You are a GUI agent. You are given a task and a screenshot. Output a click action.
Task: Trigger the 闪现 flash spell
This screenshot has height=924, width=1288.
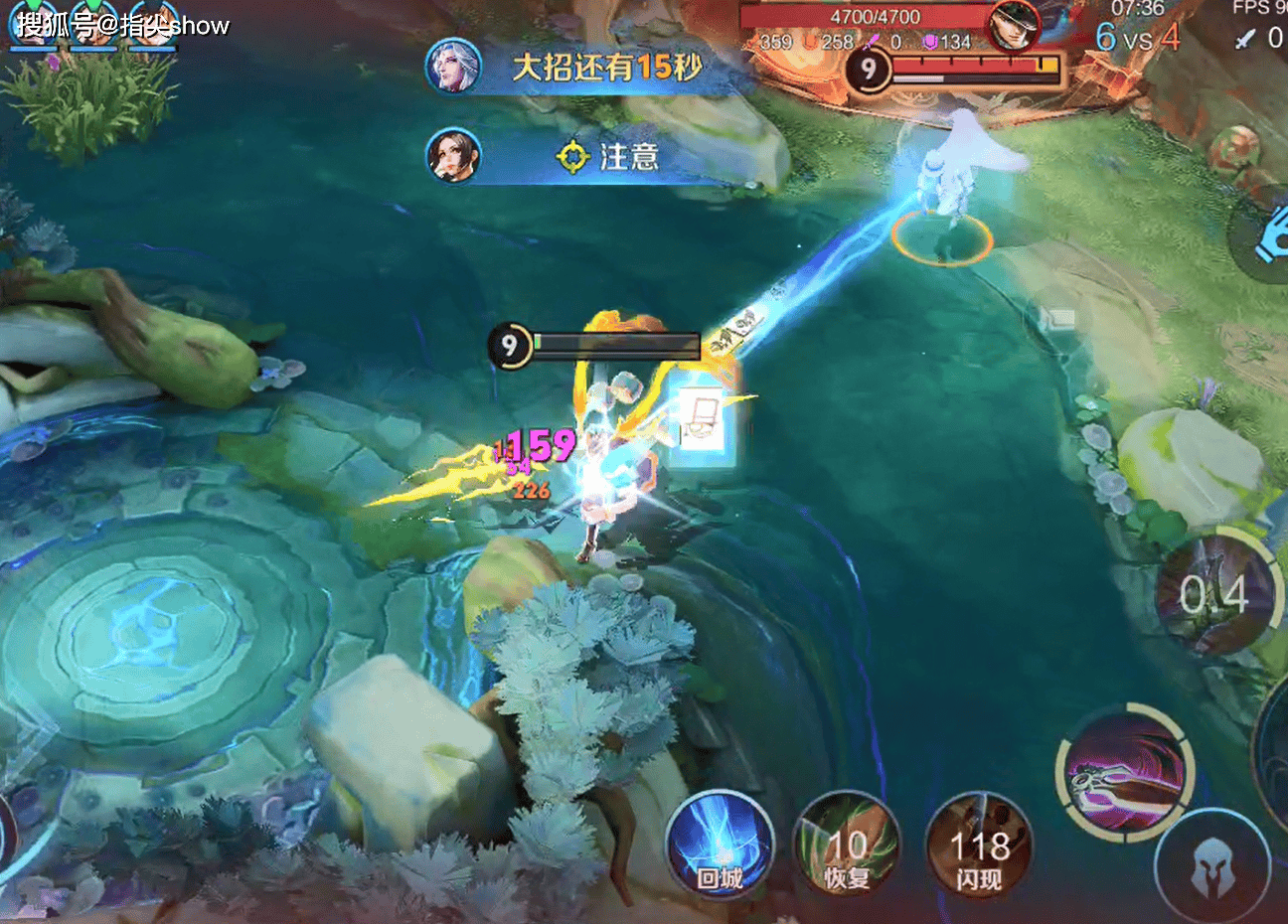point(978,845)
